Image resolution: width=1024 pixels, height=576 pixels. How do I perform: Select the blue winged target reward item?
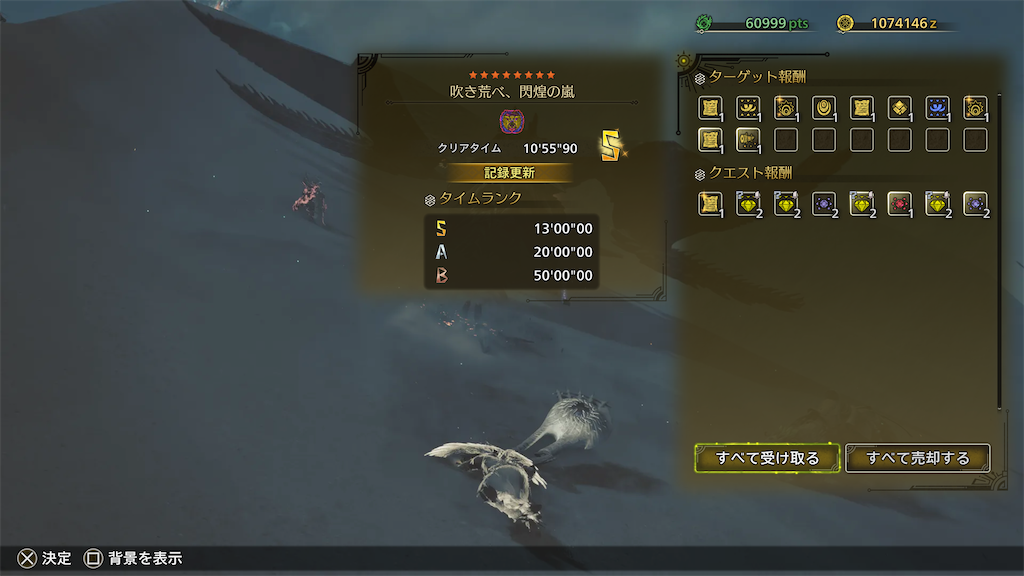pyautogui.click(x=937, y=108)
